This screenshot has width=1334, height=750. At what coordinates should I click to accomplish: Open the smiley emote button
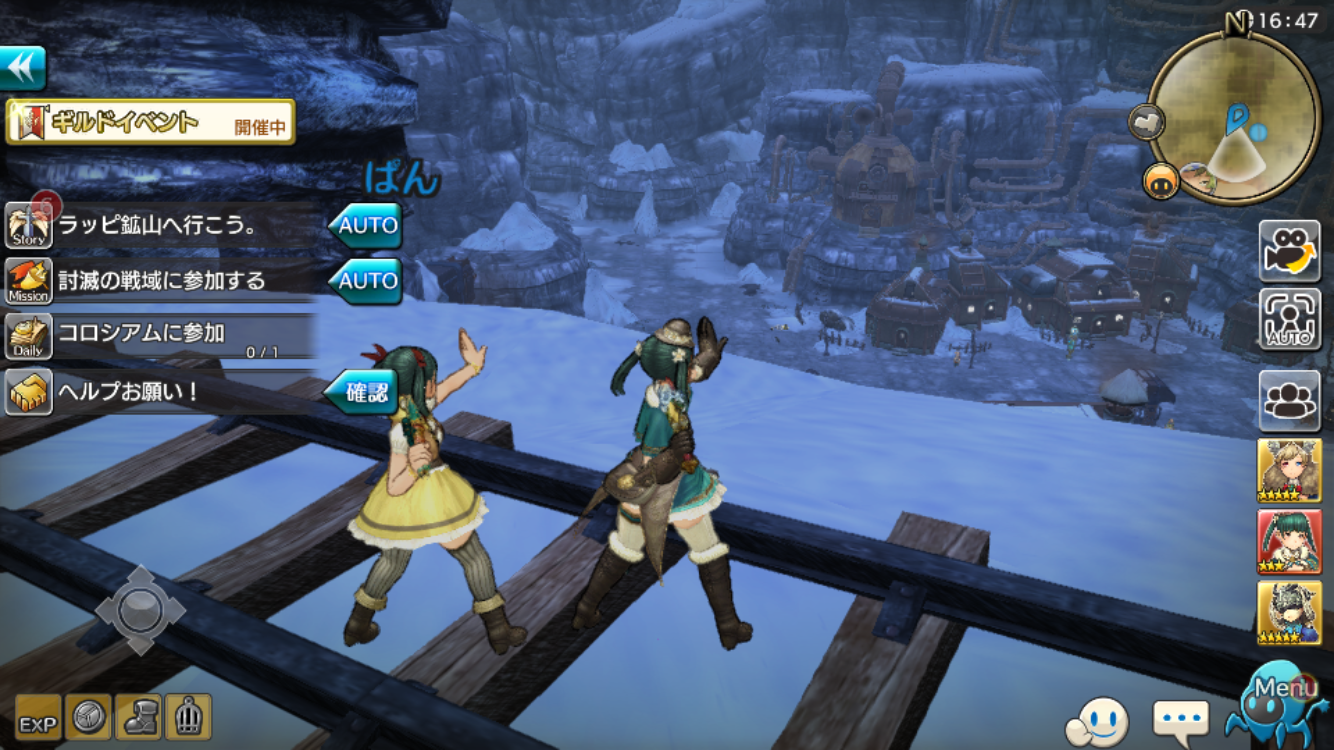coord(1098,721)
